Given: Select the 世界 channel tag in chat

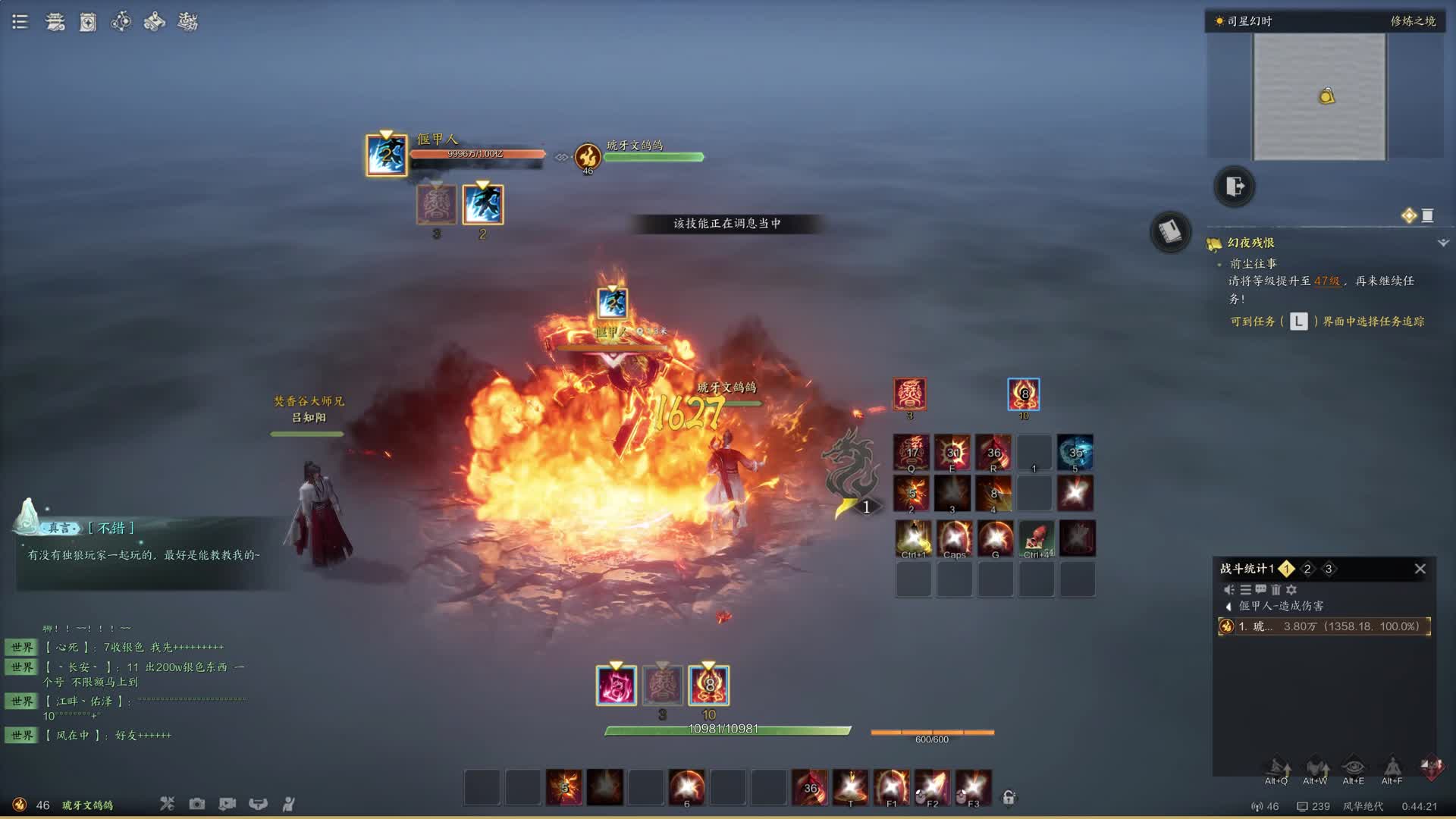Looking at the screenshot, I should pyautogui.click(x=22, y=647).
